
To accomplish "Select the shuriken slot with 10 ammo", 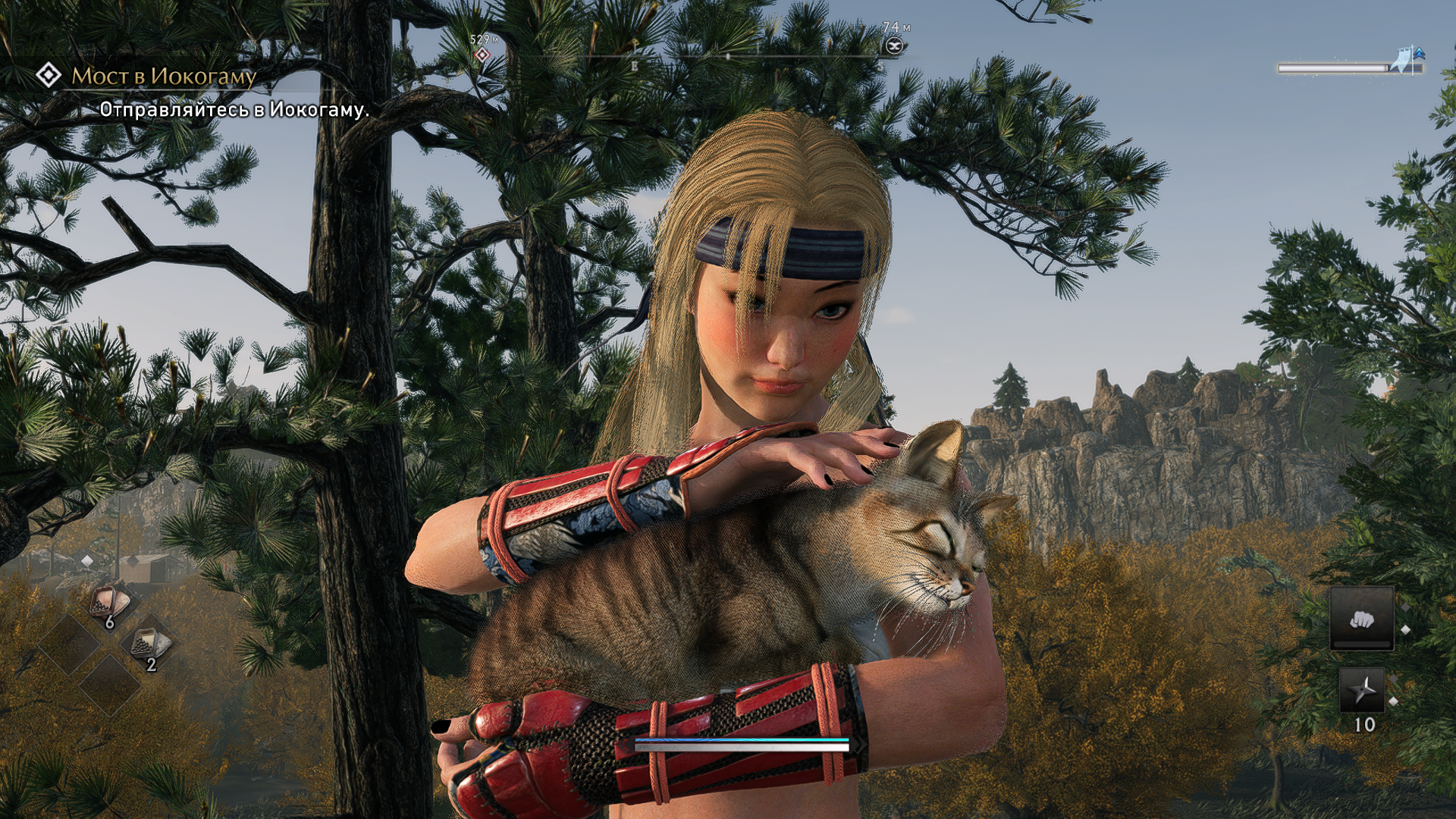I will click(x=1362, y=690).
